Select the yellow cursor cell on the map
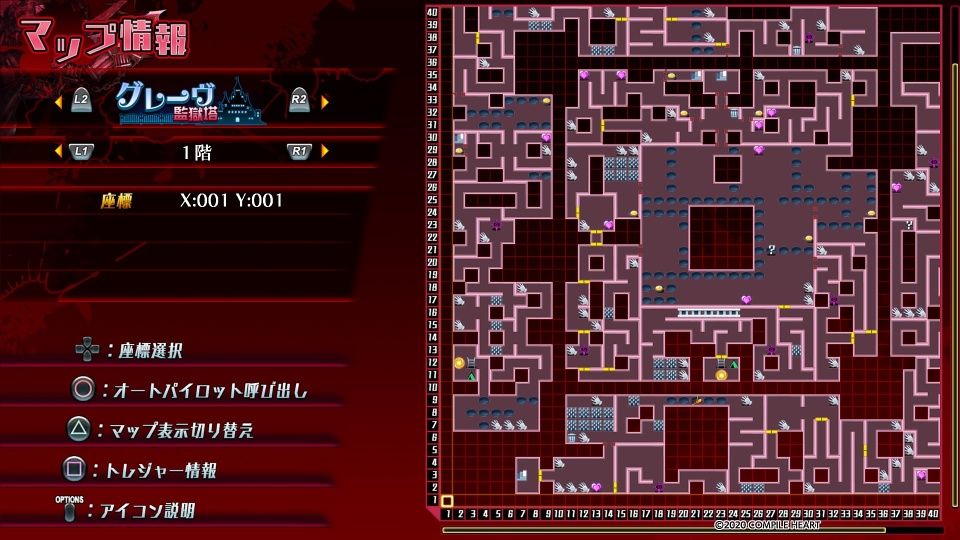This screenshot has height=540, width=960. [x=447, y=501]
